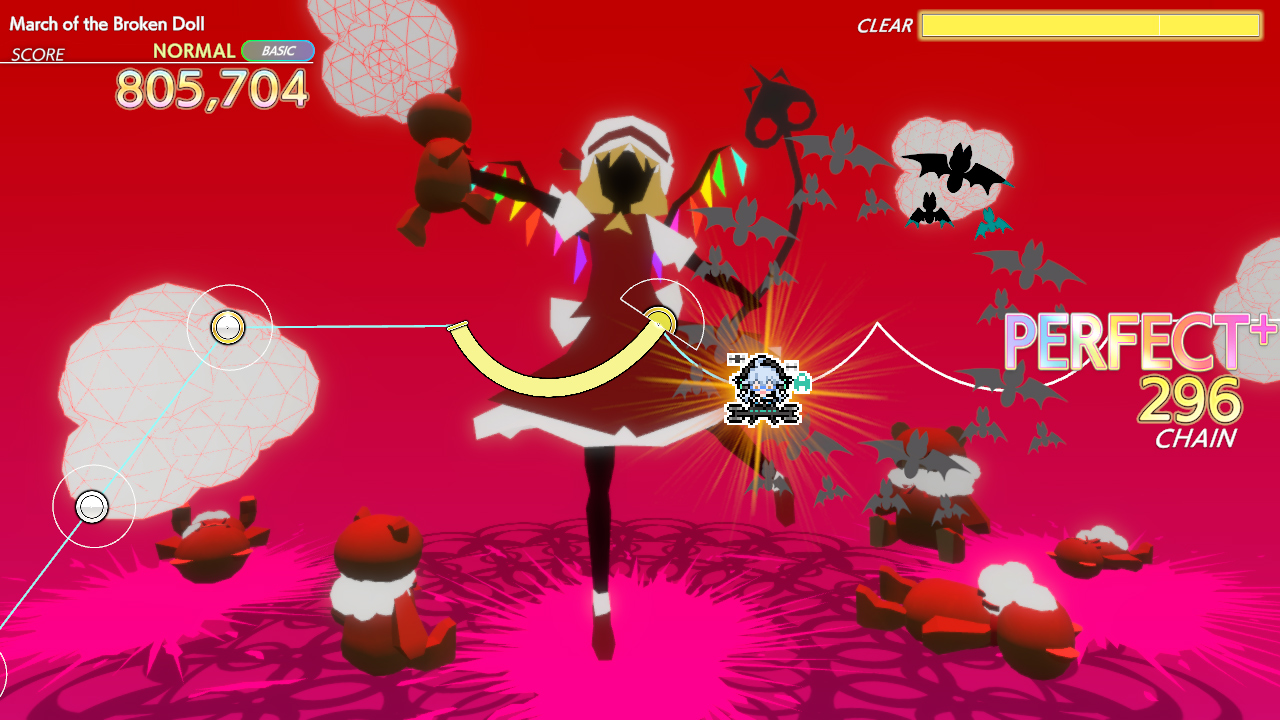This screenshot has height=720, width=1280.
Task: Tap the yellow note circle near the cloud
Action: (226, 327)
